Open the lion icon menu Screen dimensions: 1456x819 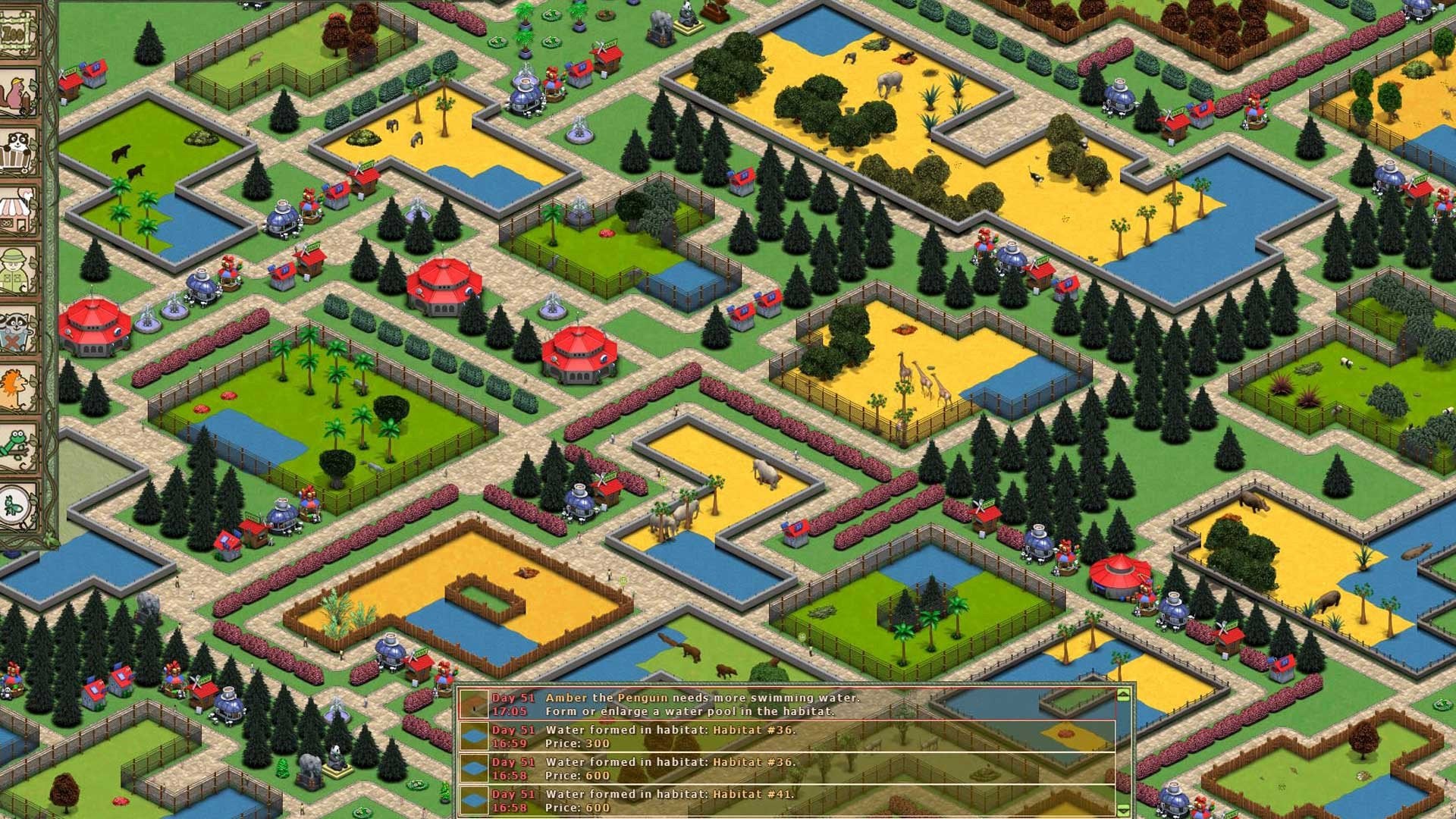[x=18, y=388]
